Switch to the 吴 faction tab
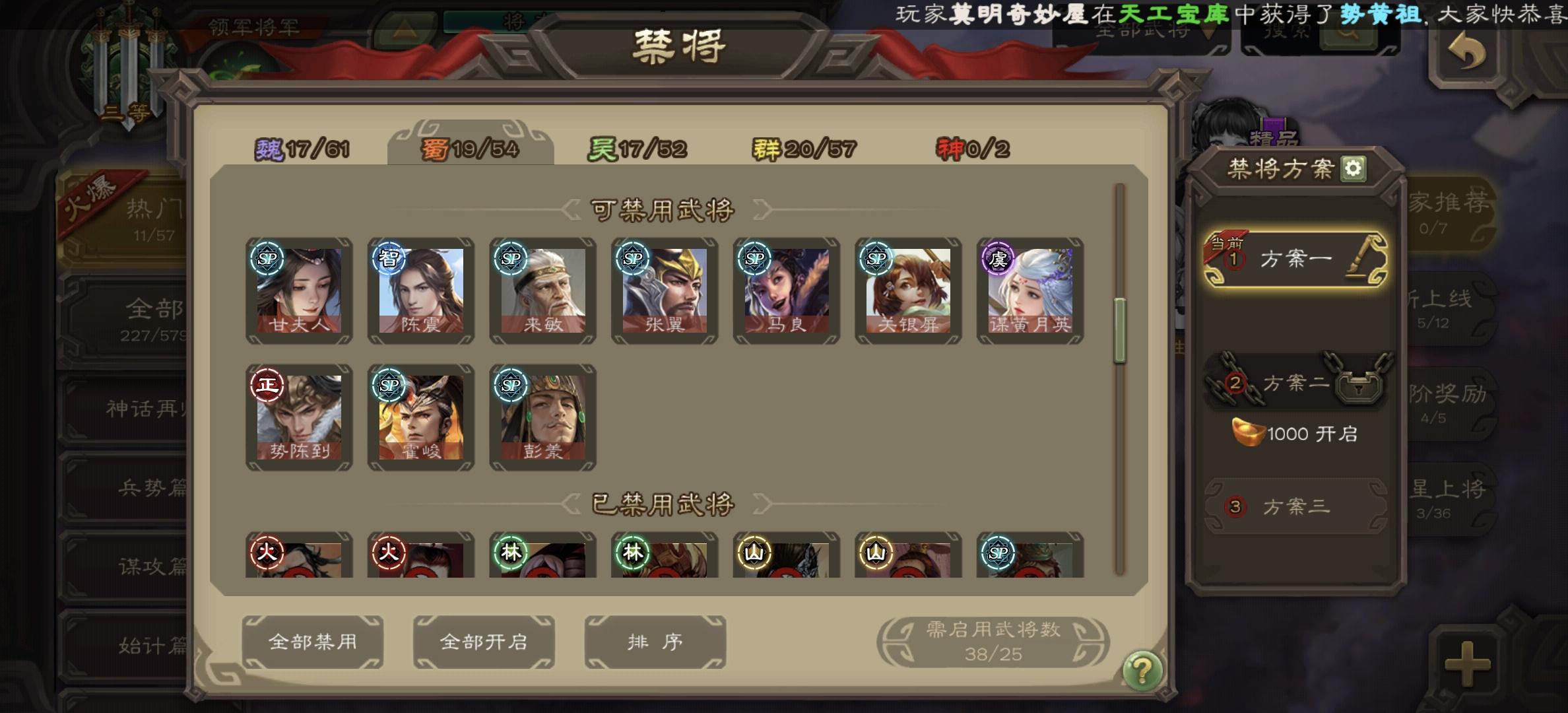 (x=637, y=149)
